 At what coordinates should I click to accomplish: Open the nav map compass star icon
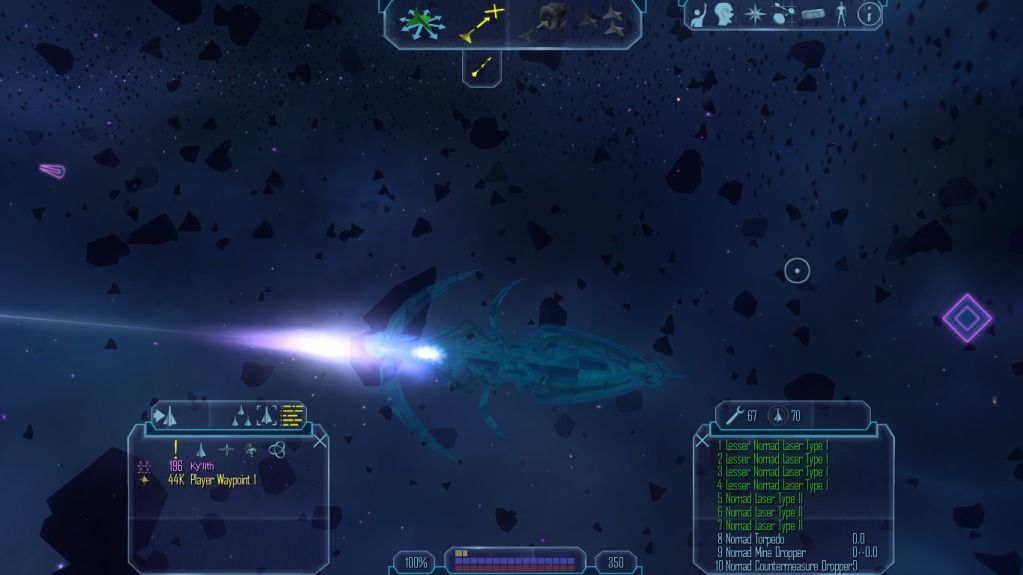(753, 14)
